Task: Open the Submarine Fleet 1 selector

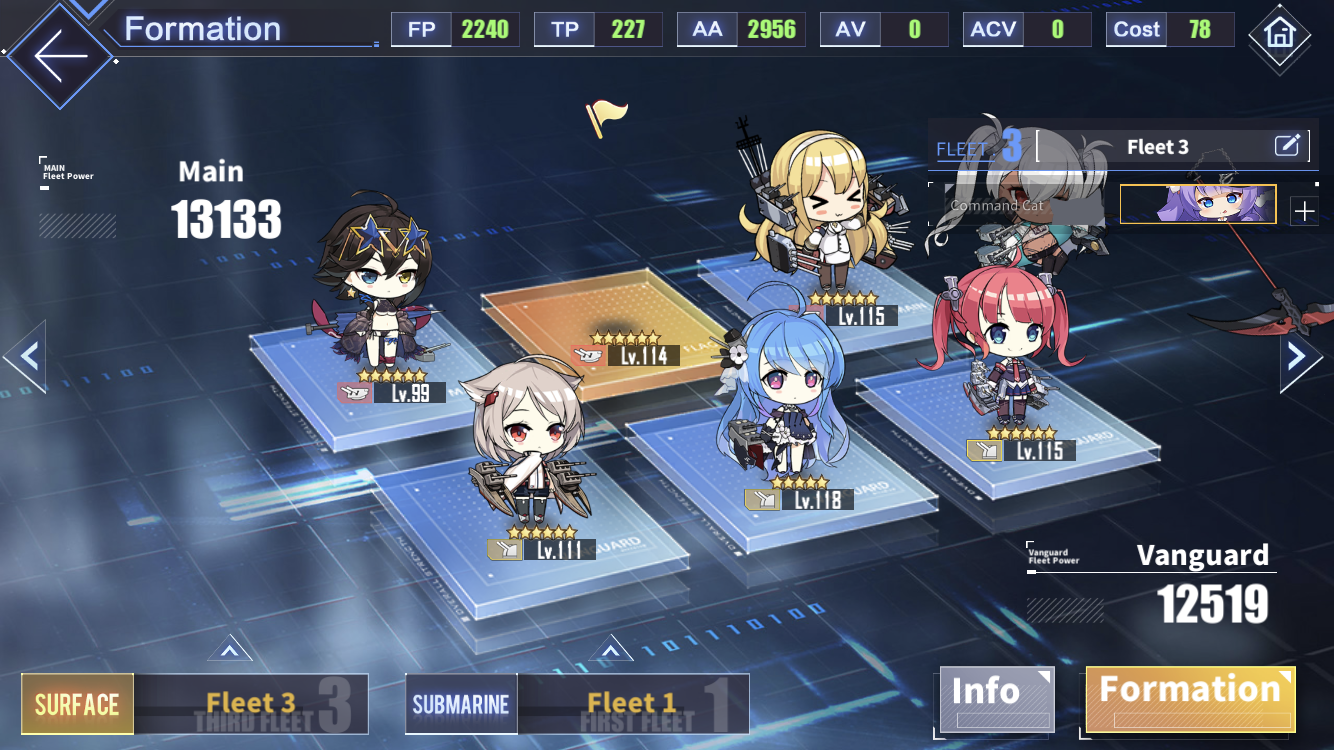Action: [x=577, y=704]
